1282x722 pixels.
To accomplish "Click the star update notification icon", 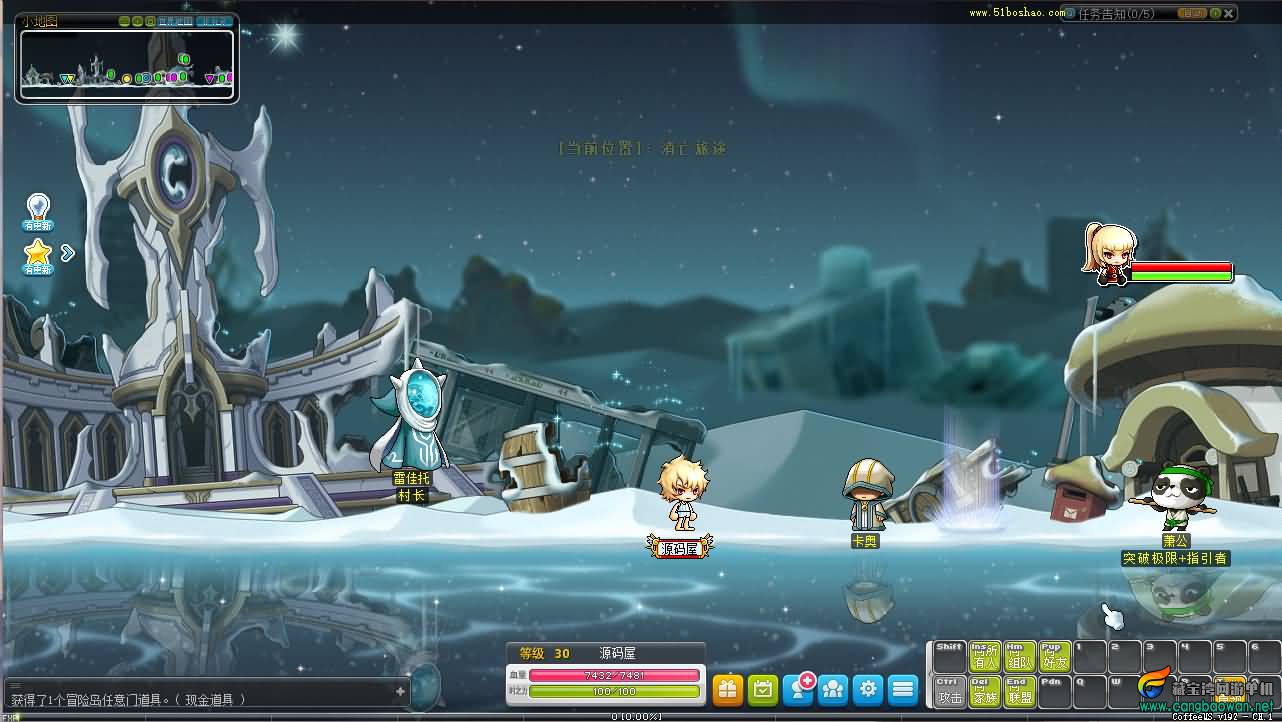I will click(38, 255).
